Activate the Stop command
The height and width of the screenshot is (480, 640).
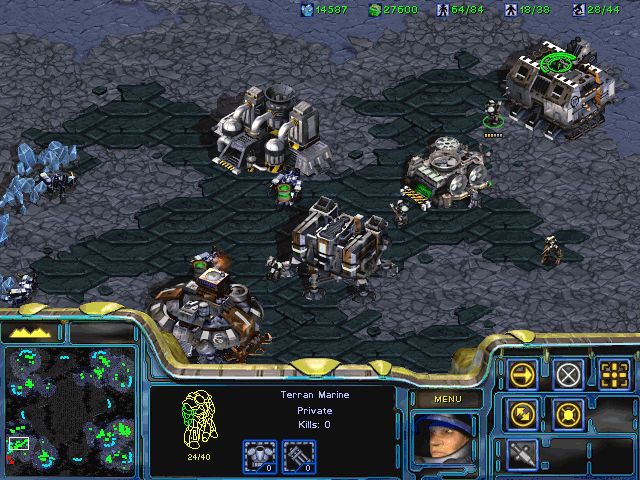tap(569, 375)
